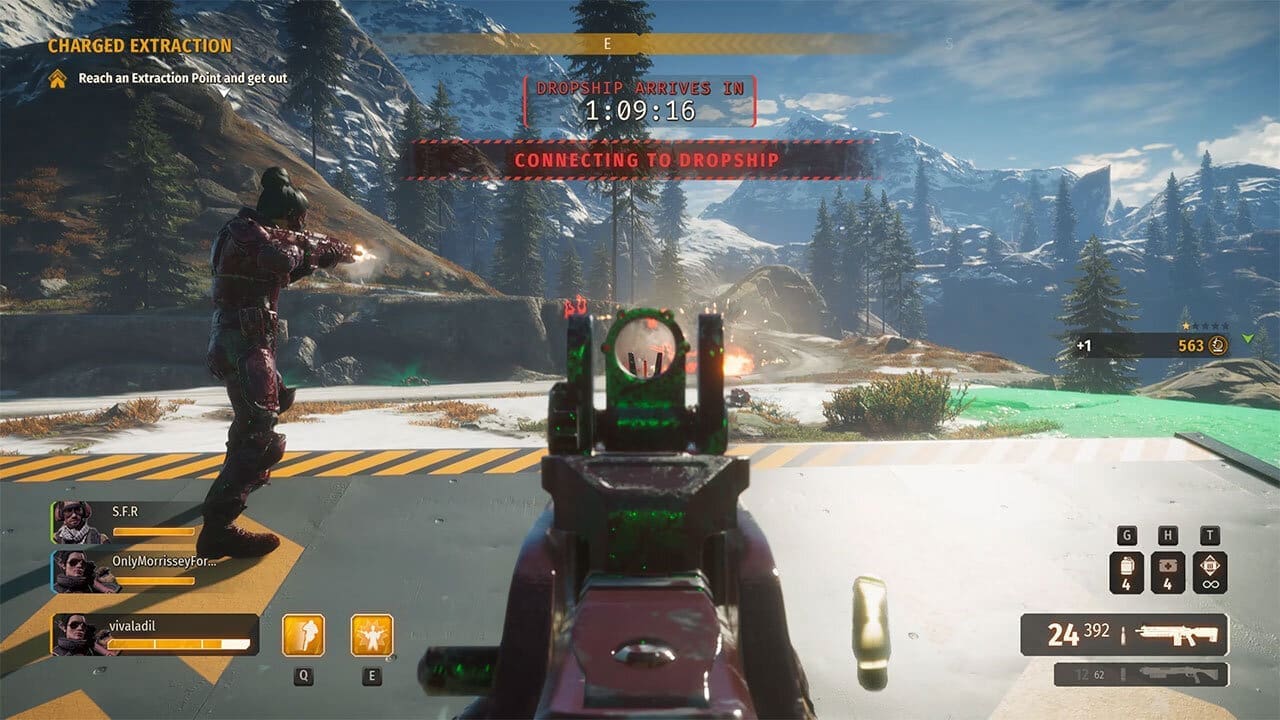The height and width of the screenshot is (720, 1280).
Task: Activate the dash ability icon
Action: coord(303,635)
